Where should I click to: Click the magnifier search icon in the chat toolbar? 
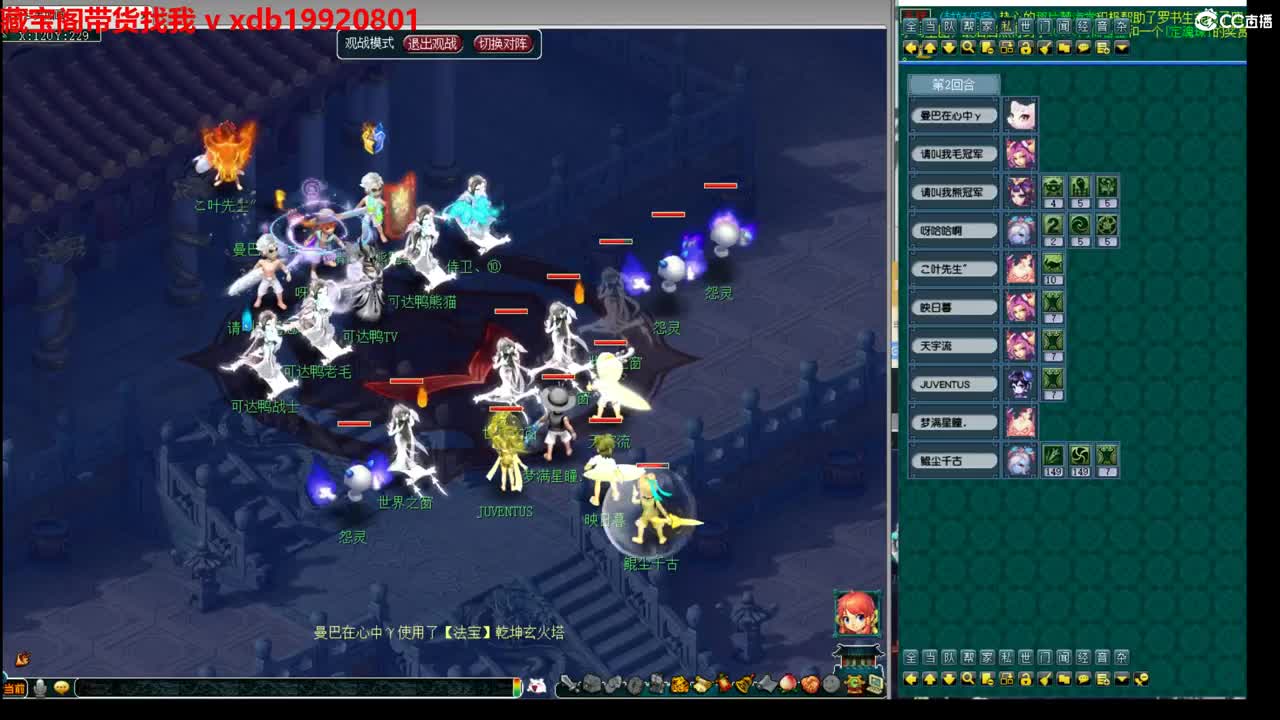point(967,679)
